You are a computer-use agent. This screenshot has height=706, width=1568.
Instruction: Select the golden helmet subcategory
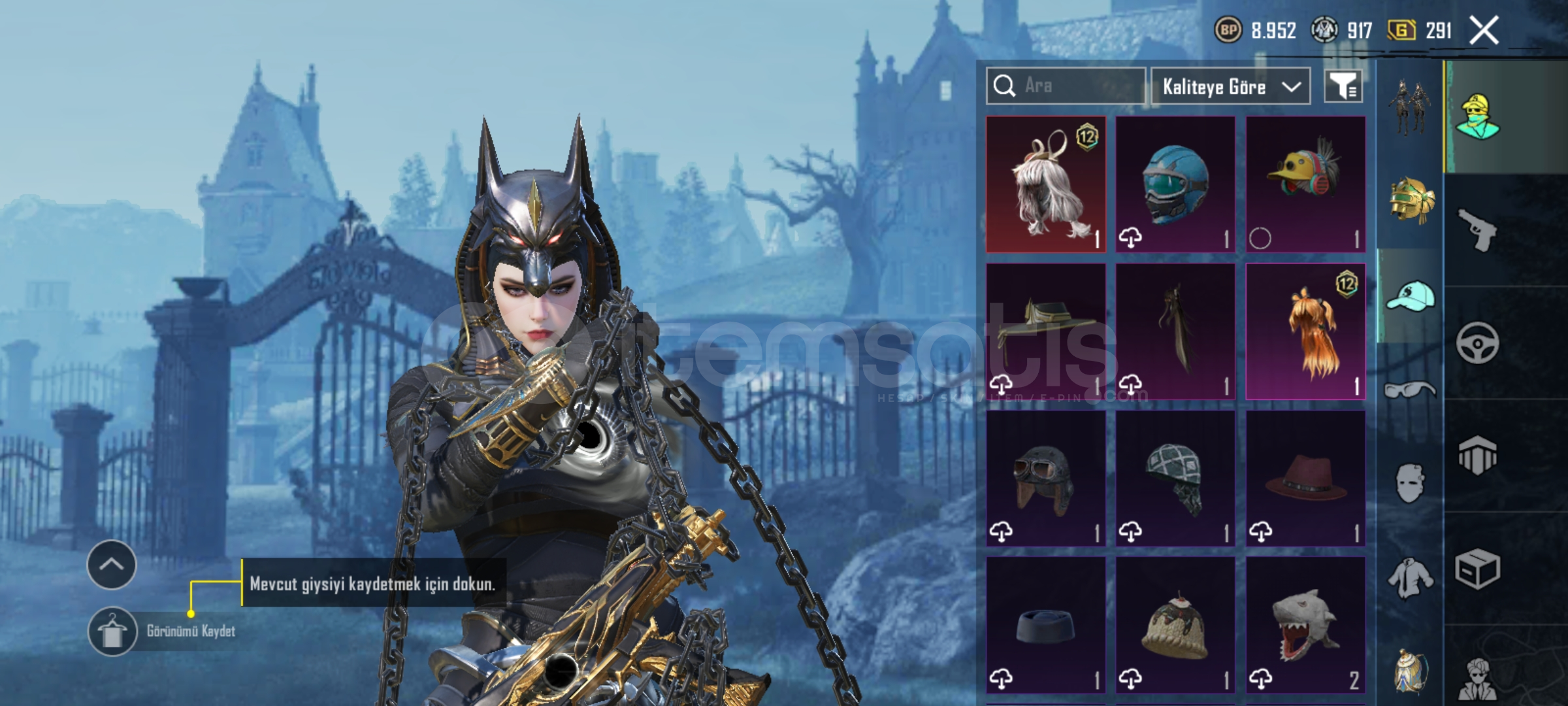1410,201
